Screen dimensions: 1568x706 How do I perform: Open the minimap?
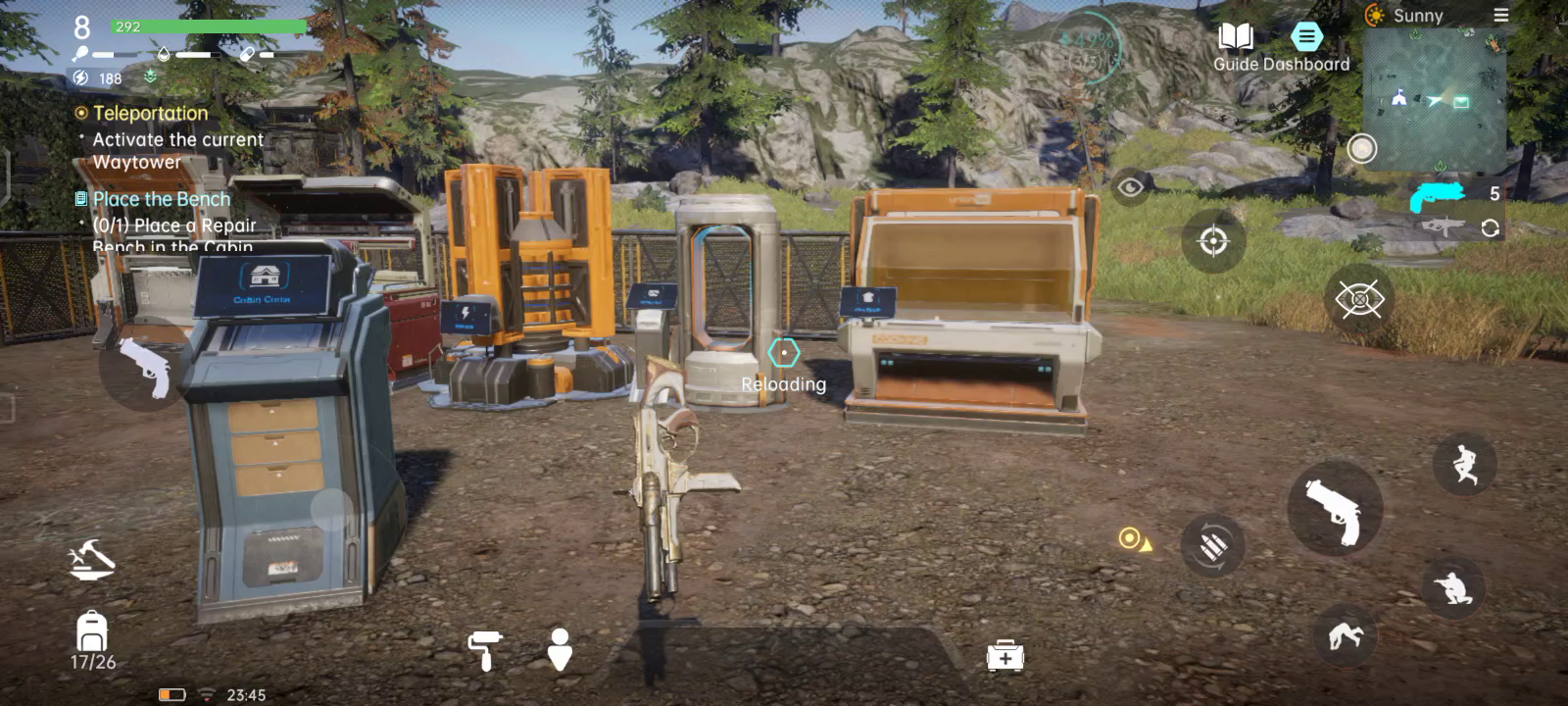pos(1433,98)
